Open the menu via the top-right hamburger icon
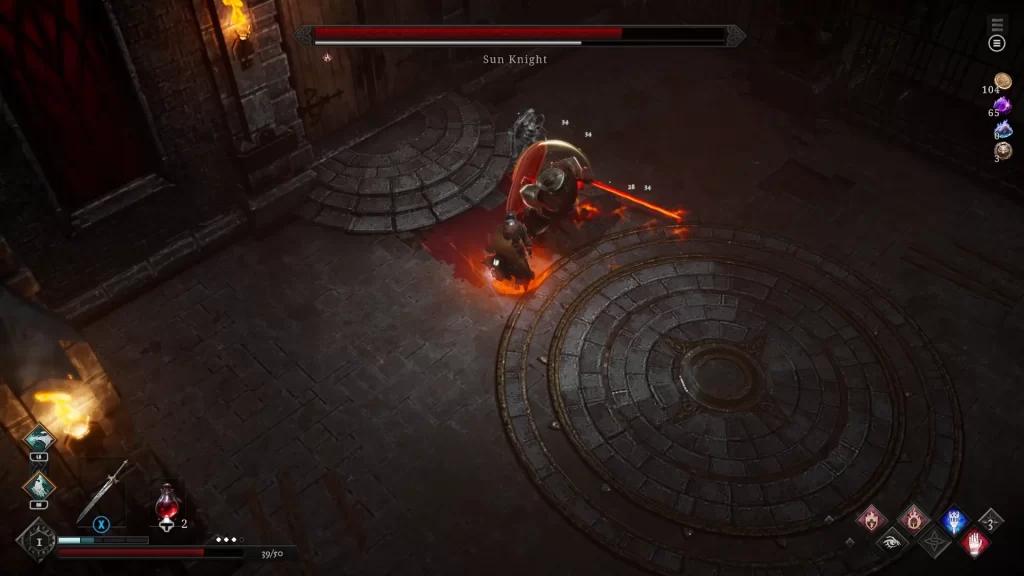Image resolution: width=1024 pixels, height=576 pixels. tap(996, 43)
